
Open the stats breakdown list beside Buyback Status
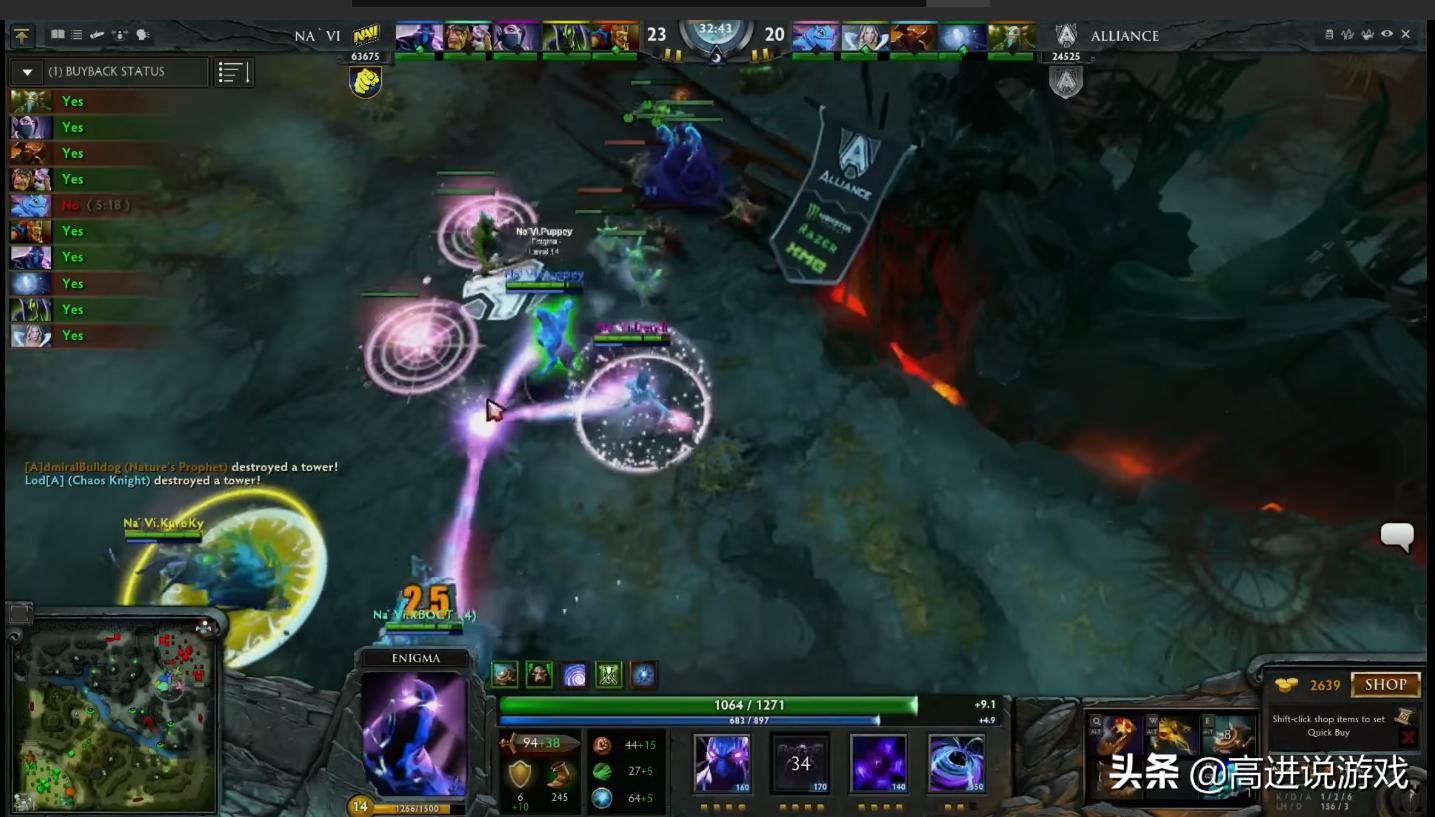tap(234, 72)
